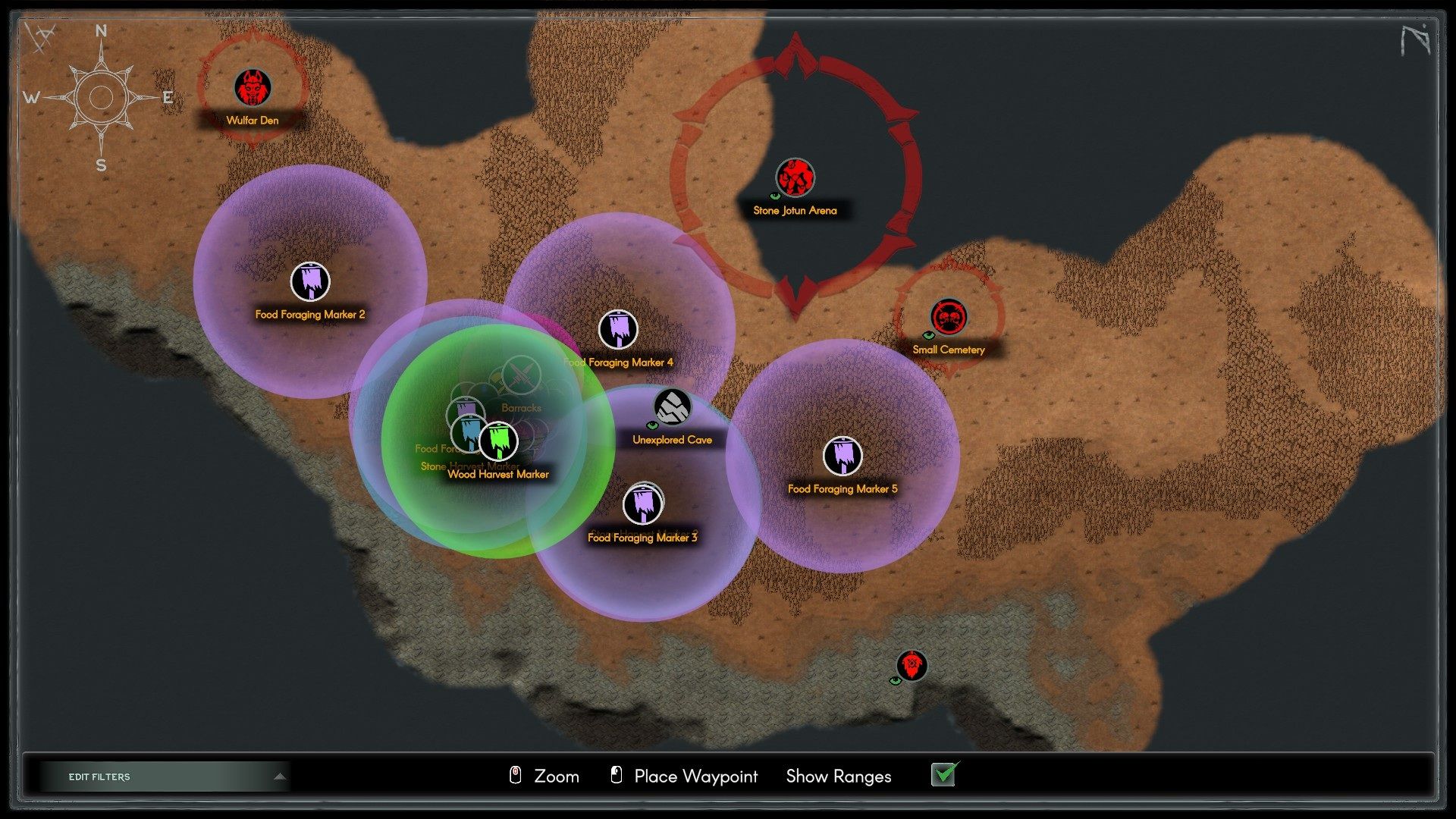Select the Food Foraging Marker 4 icon
1456x819 pixels.
[618, 330]
